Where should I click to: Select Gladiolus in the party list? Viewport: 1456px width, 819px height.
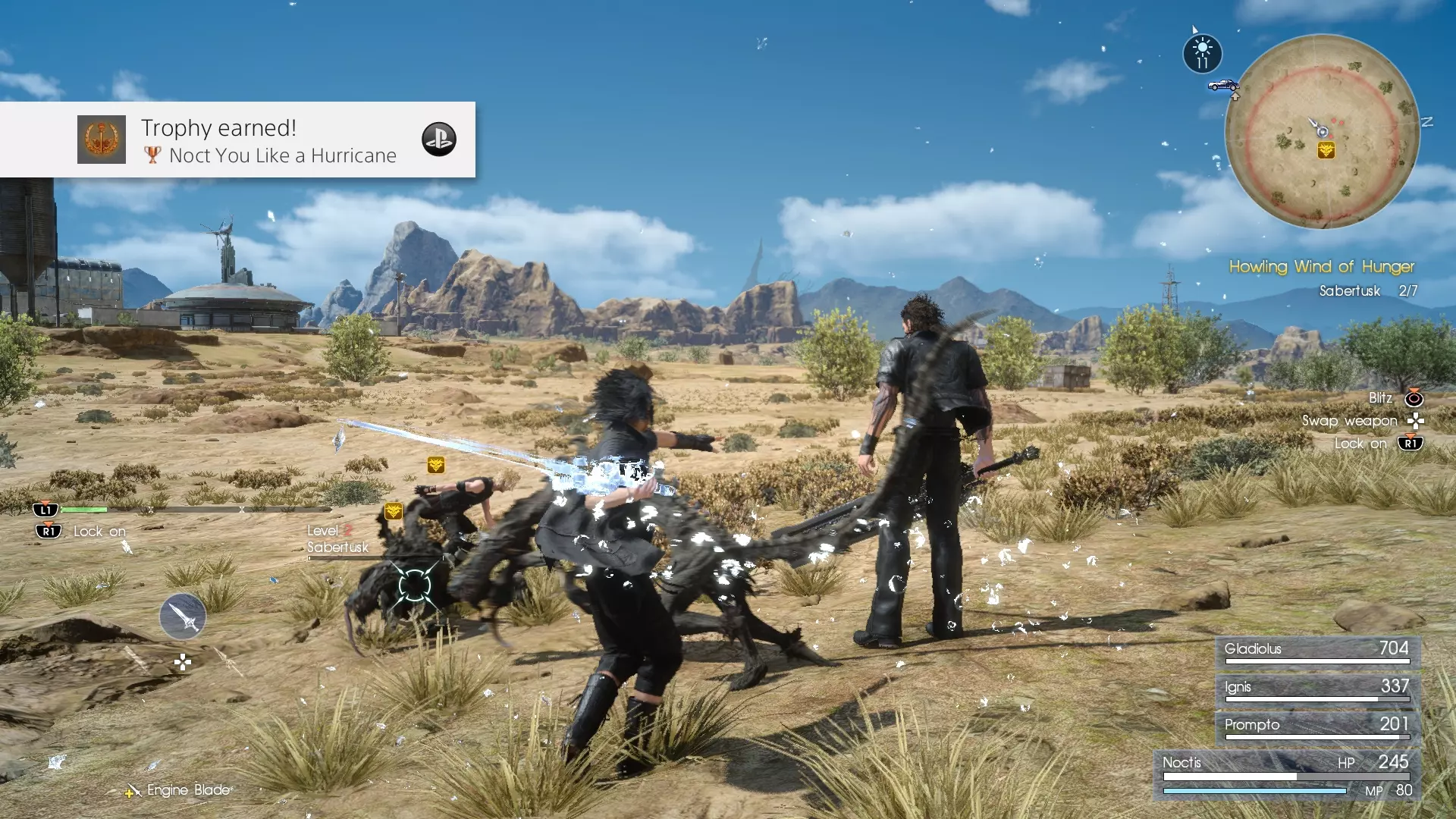point(1317,651)
